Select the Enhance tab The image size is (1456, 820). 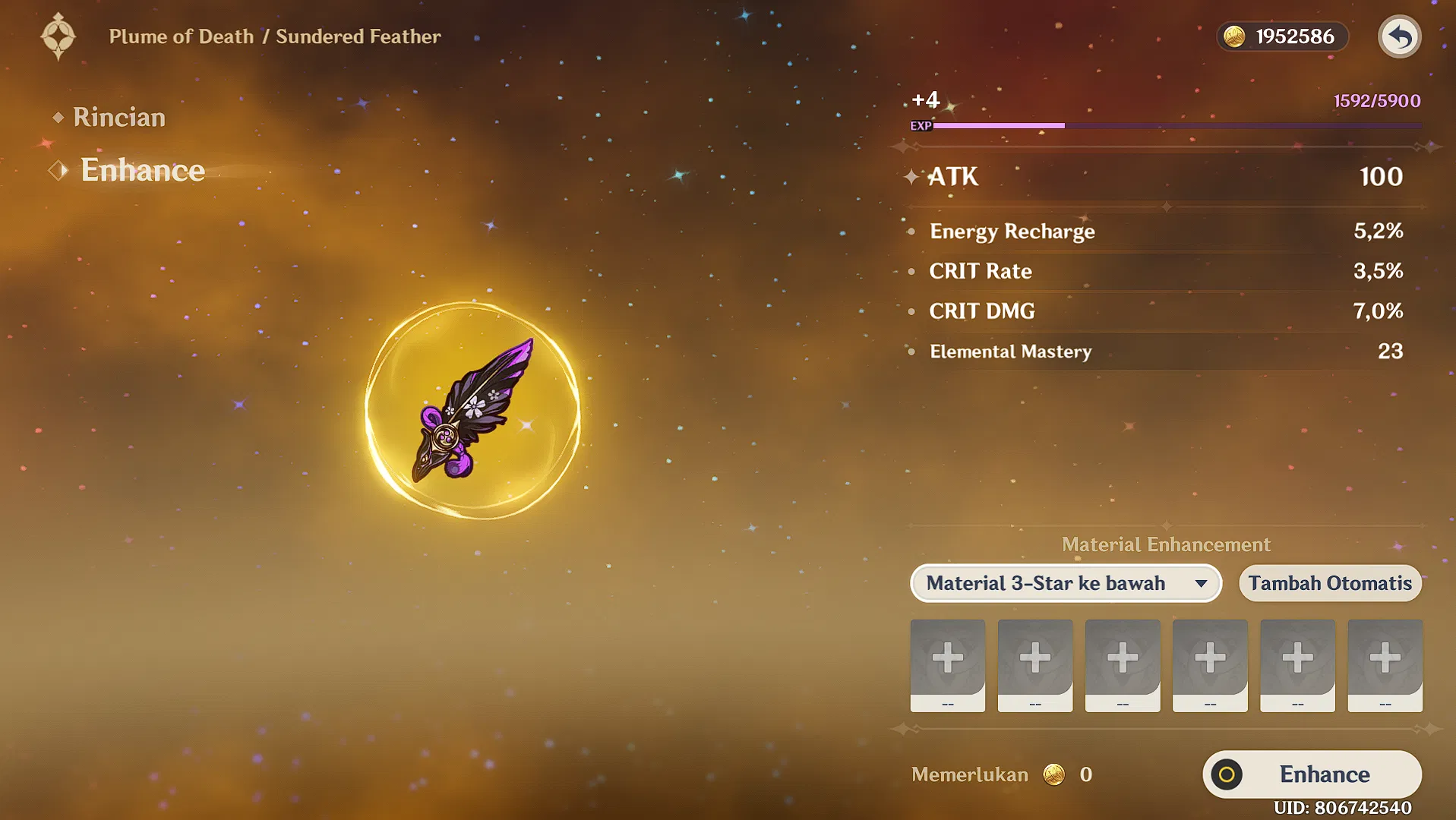(142, 170)
